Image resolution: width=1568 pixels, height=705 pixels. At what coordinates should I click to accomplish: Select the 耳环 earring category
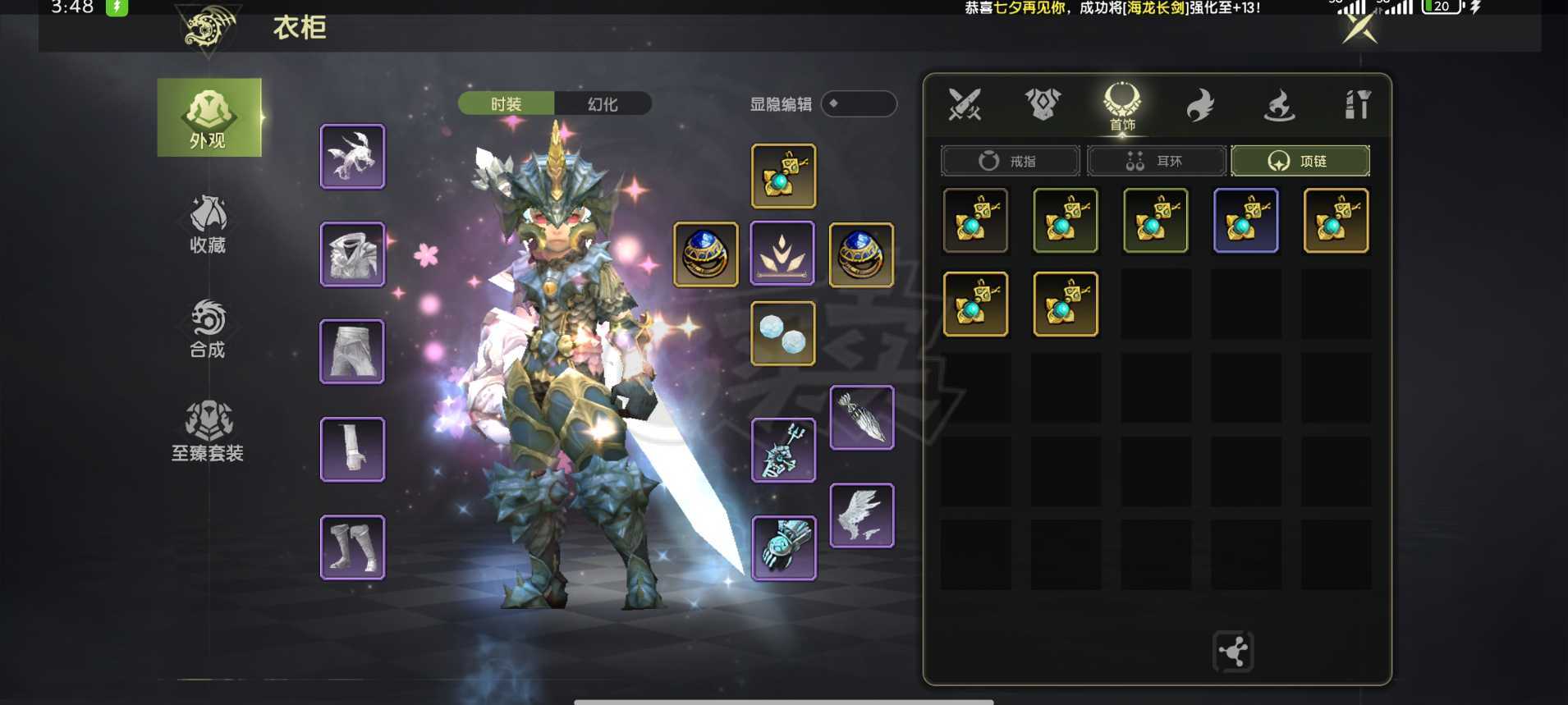(x=1156, y=161)
